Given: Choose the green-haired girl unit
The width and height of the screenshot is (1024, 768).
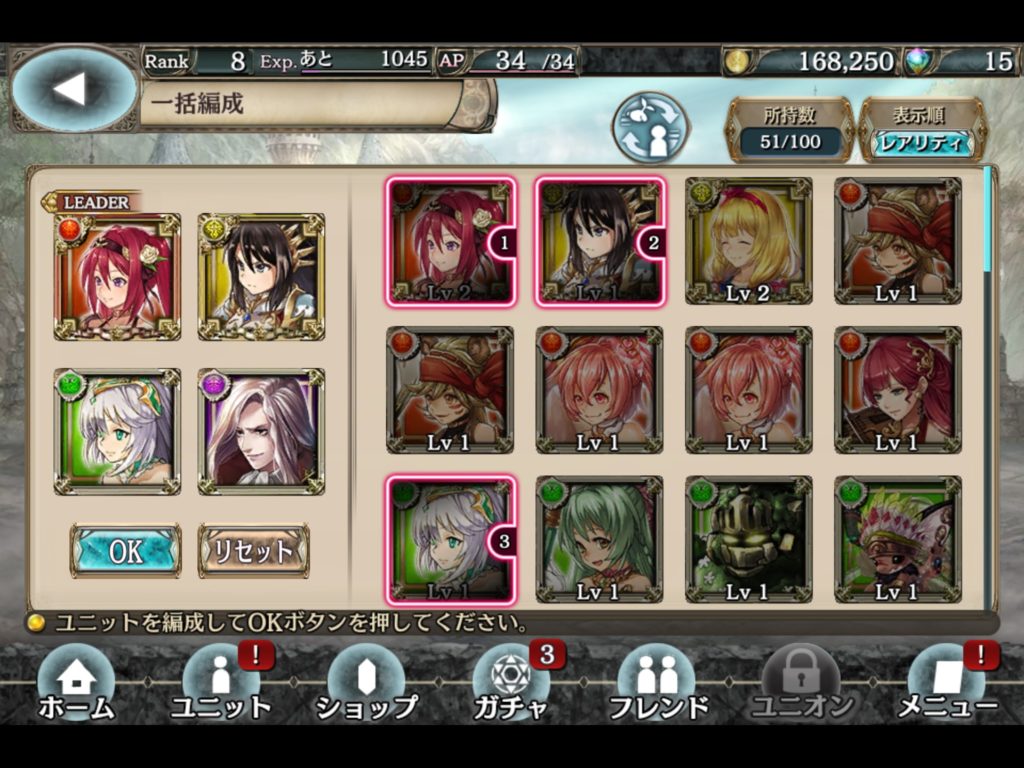Looking at the screenshot, I should pyautogui.click(x=598, y=540).
